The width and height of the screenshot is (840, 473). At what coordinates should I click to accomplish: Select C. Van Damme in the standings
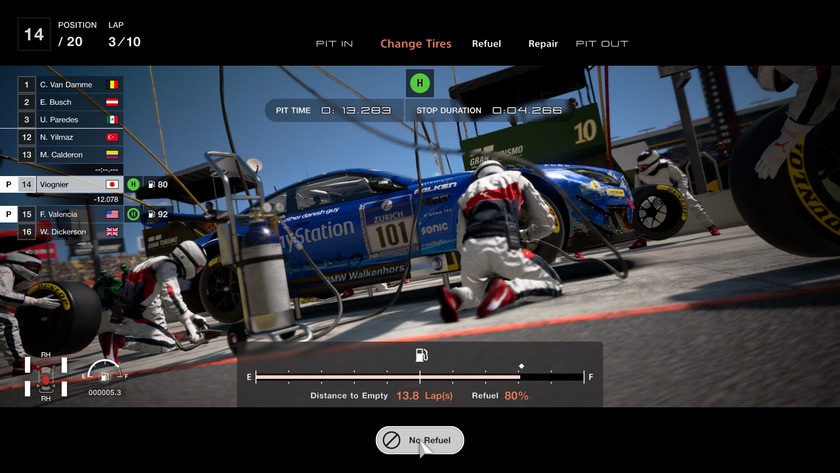tap(70, 85)
